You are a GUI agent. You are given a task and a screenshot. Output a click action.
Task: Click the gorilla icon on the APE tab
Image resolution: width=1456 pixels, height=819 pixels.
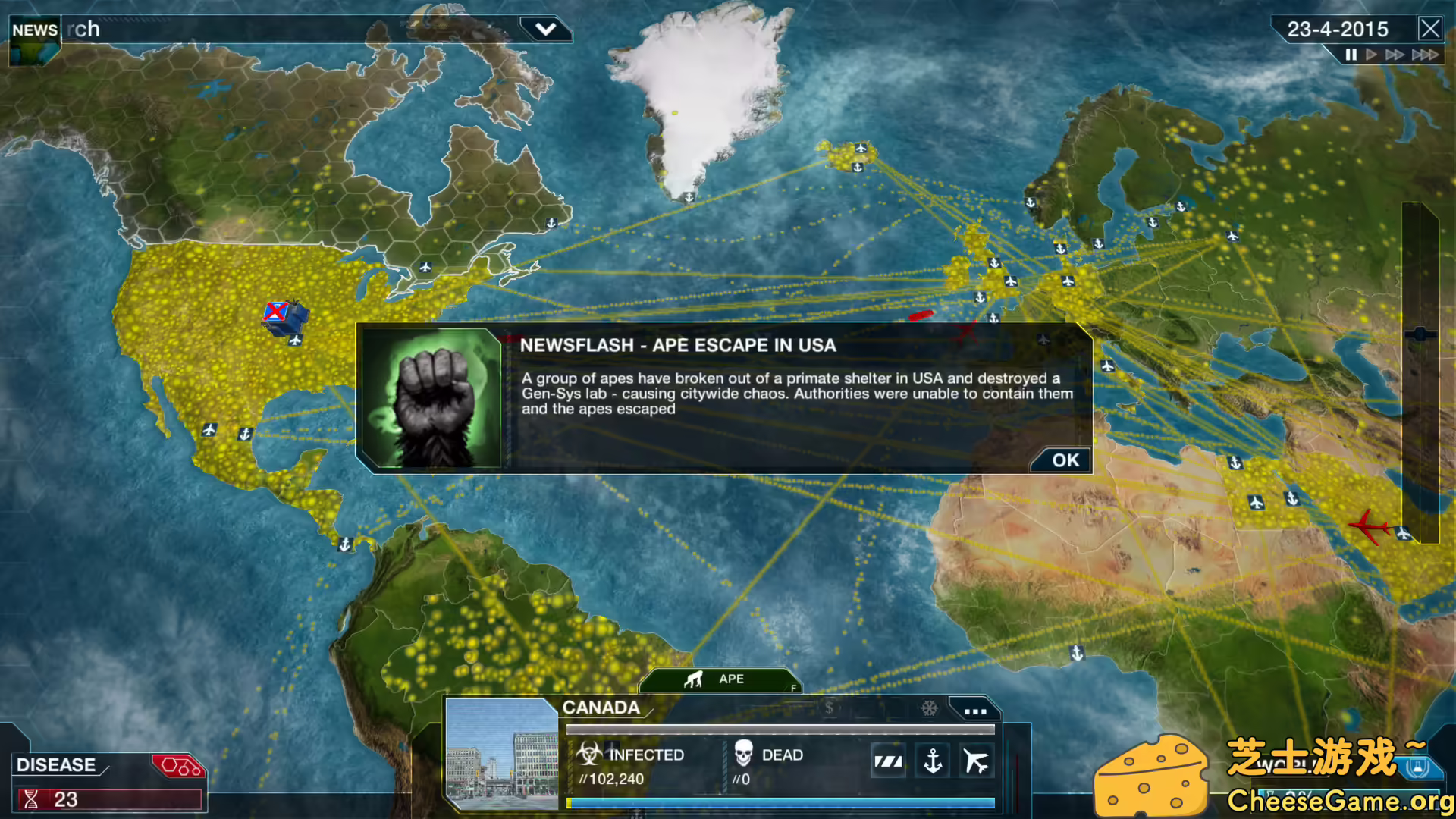(x=692, y=679)
